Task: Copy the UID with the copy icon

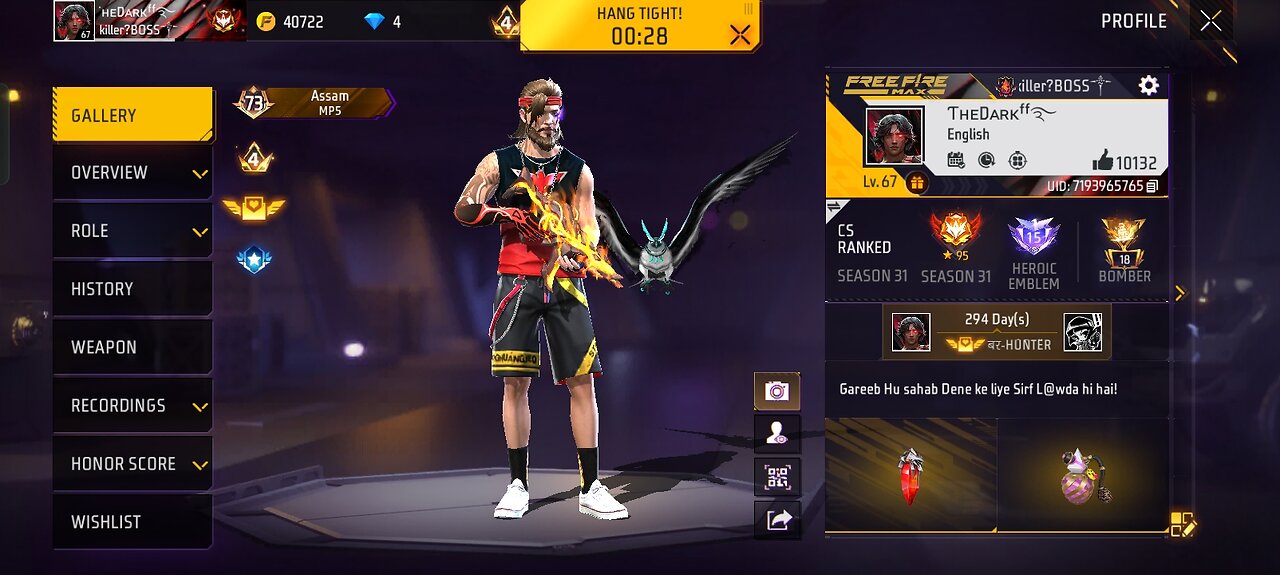Action: [x=1152, y=186]
